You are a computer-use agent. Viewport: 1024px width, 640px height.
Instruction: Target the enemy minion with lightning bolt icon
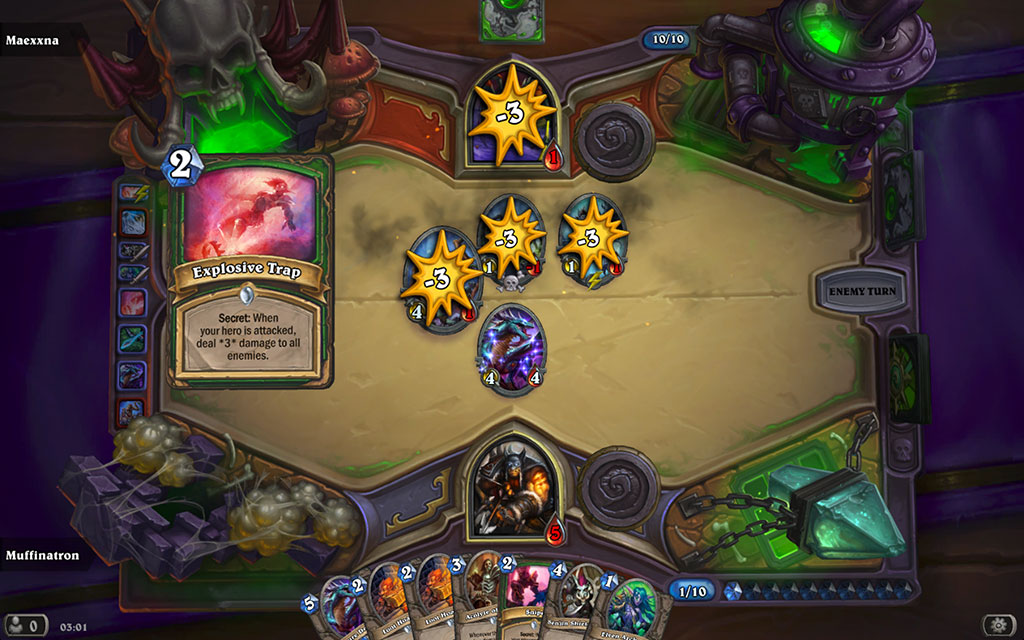click(590, 240)
